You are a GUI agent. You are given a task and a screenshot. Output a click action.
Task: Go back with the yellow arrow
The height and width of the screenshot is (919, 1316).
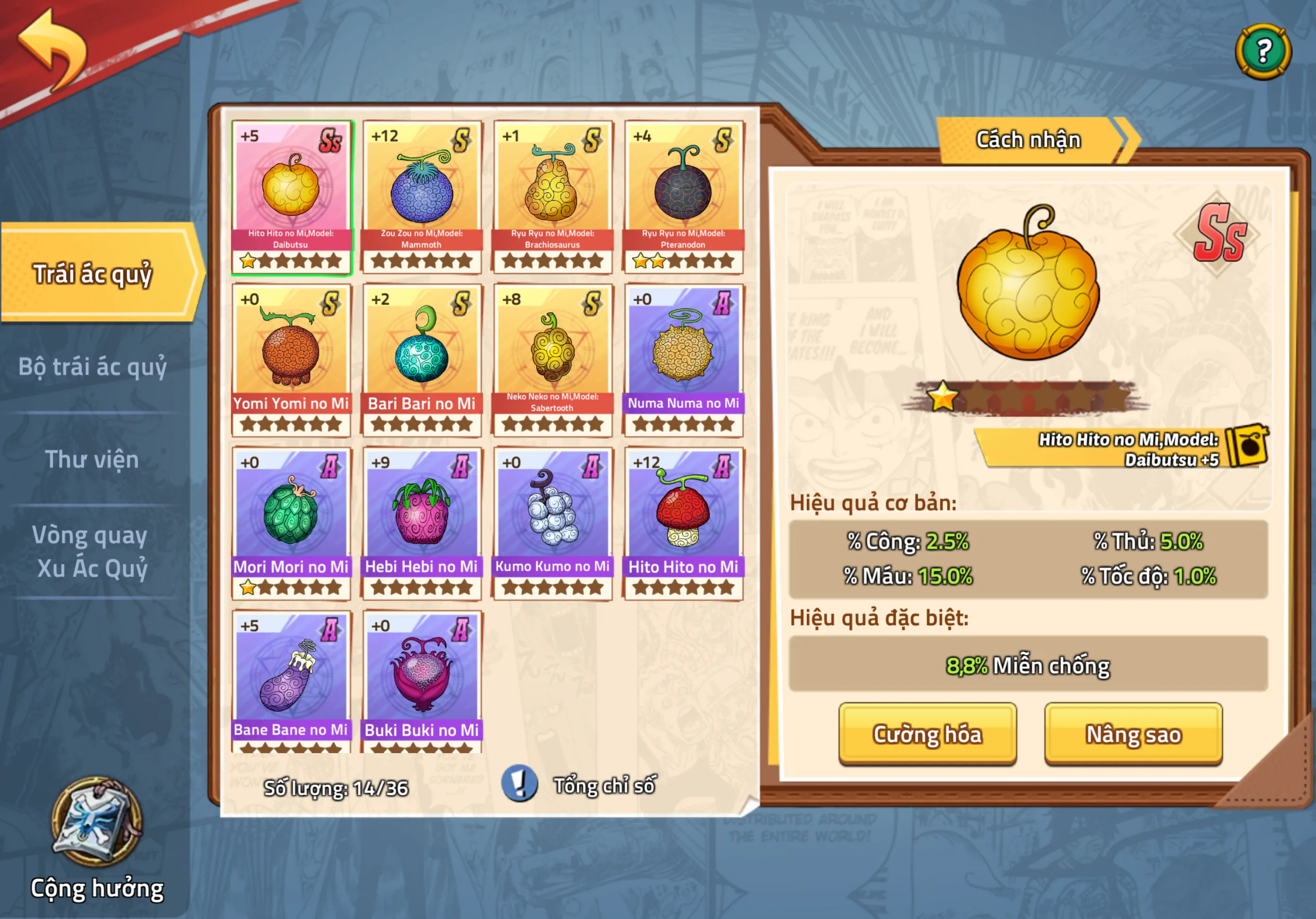pos(53,50)
